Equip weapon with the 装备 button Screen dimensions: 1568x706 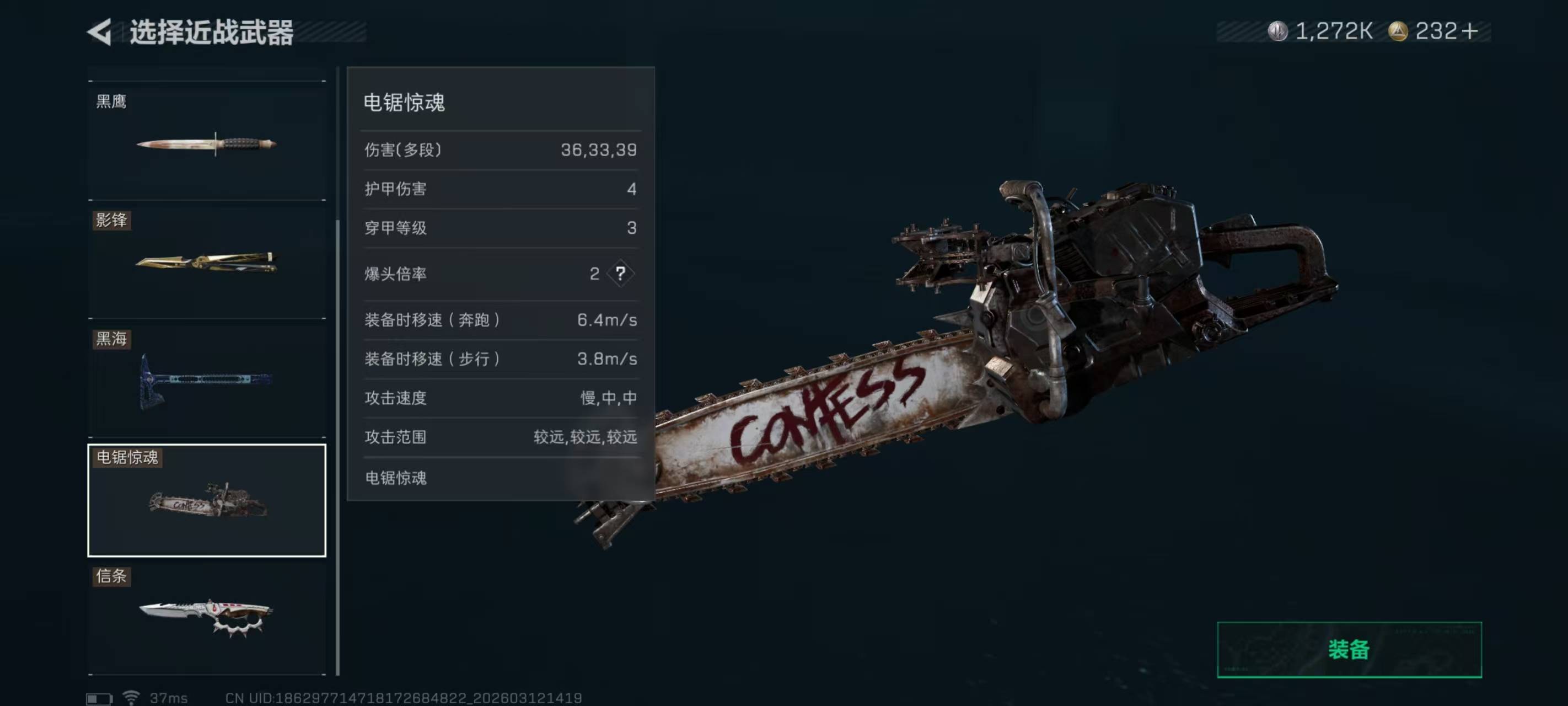coord(1349,649)
